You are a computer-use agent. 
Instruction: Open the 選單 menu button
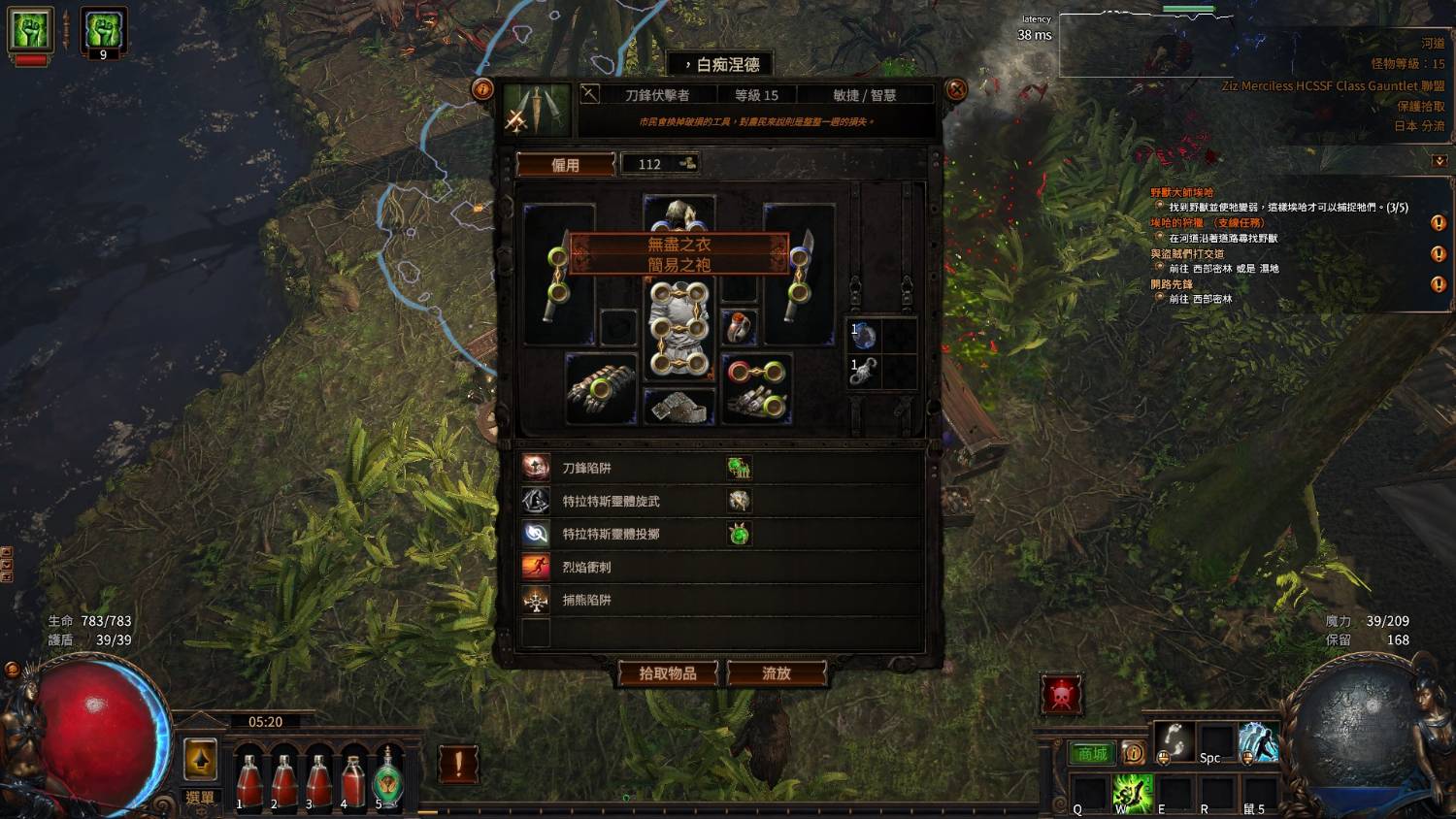(200, 798)
